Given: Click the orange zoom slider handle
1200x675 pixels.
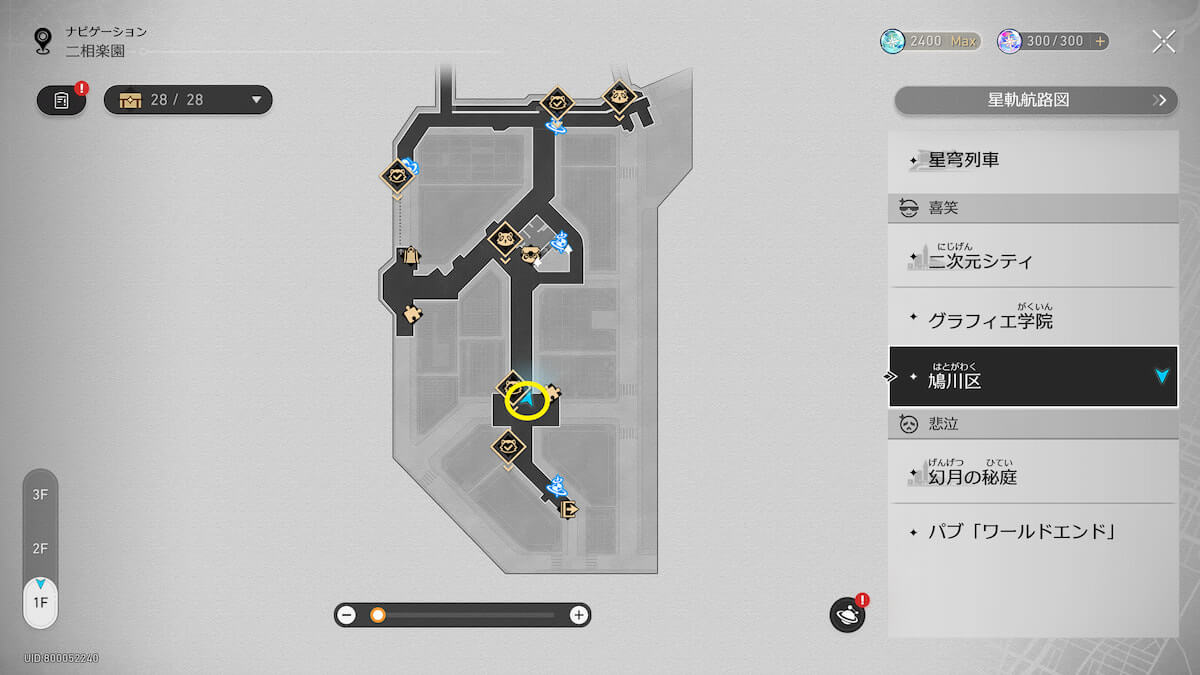Looking at the screenshot, I should point(378,615).
